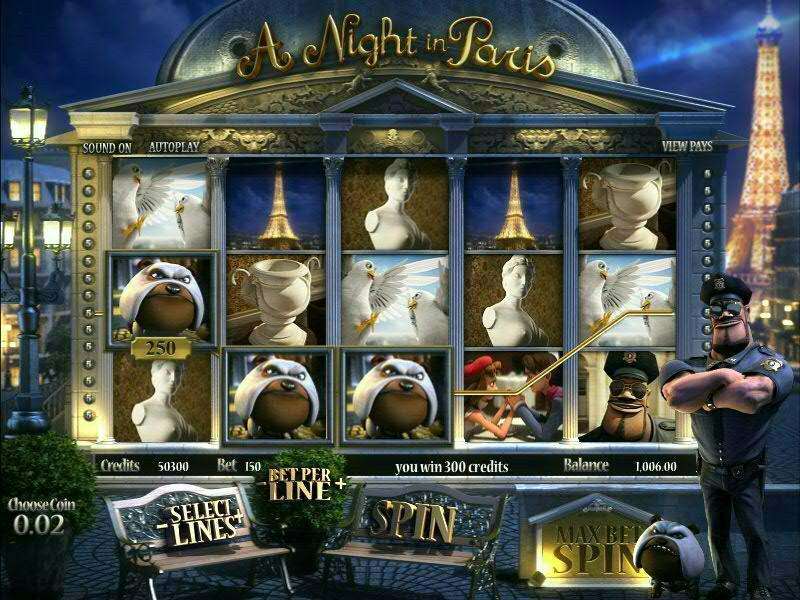Hit the Max Bet Spin button
Screen dimensions: 800x600
coord(581,546)
